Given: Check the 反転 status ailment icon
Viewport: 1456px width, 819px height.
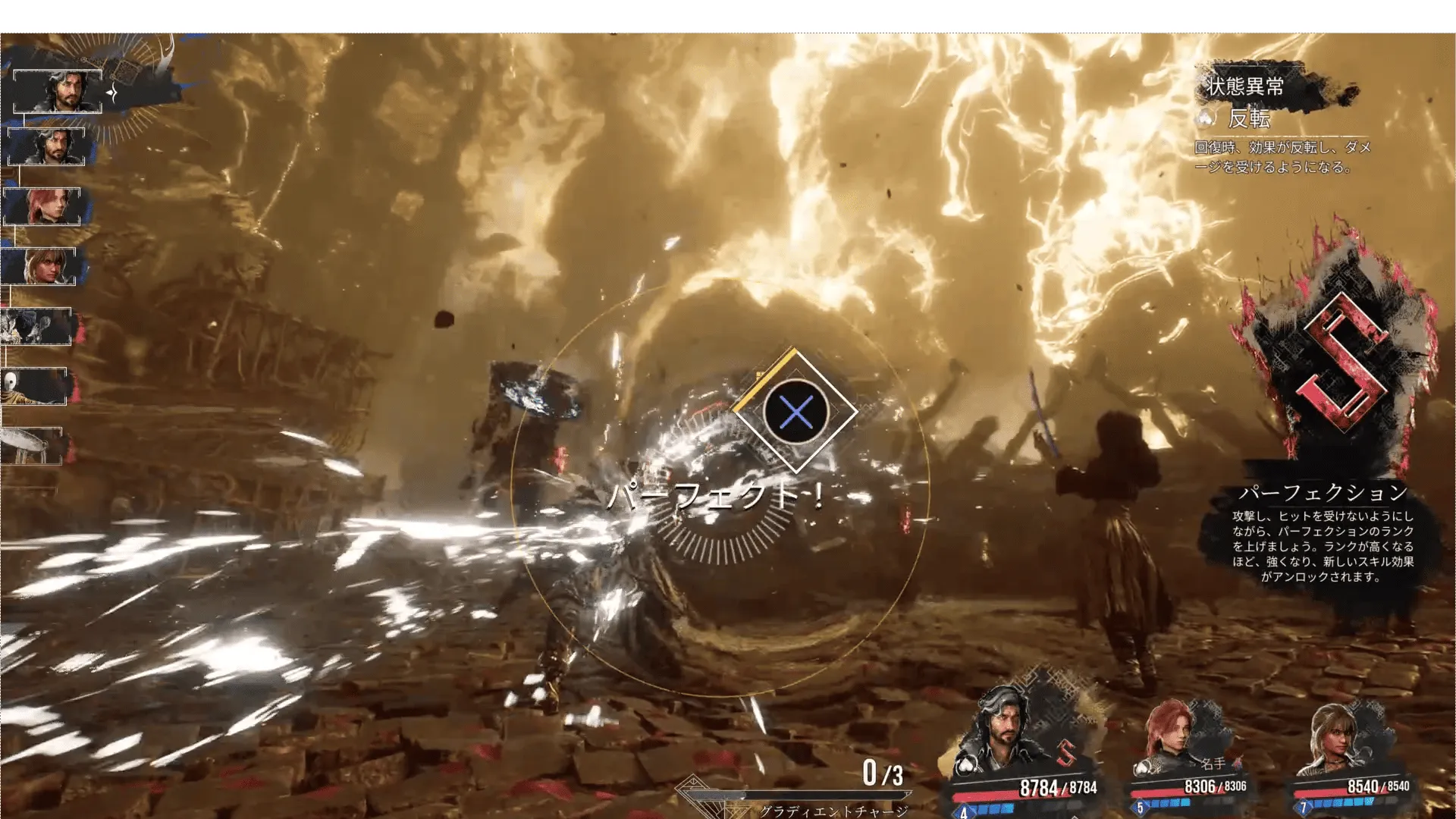Looking at the screenshot, I should 1207,118.
